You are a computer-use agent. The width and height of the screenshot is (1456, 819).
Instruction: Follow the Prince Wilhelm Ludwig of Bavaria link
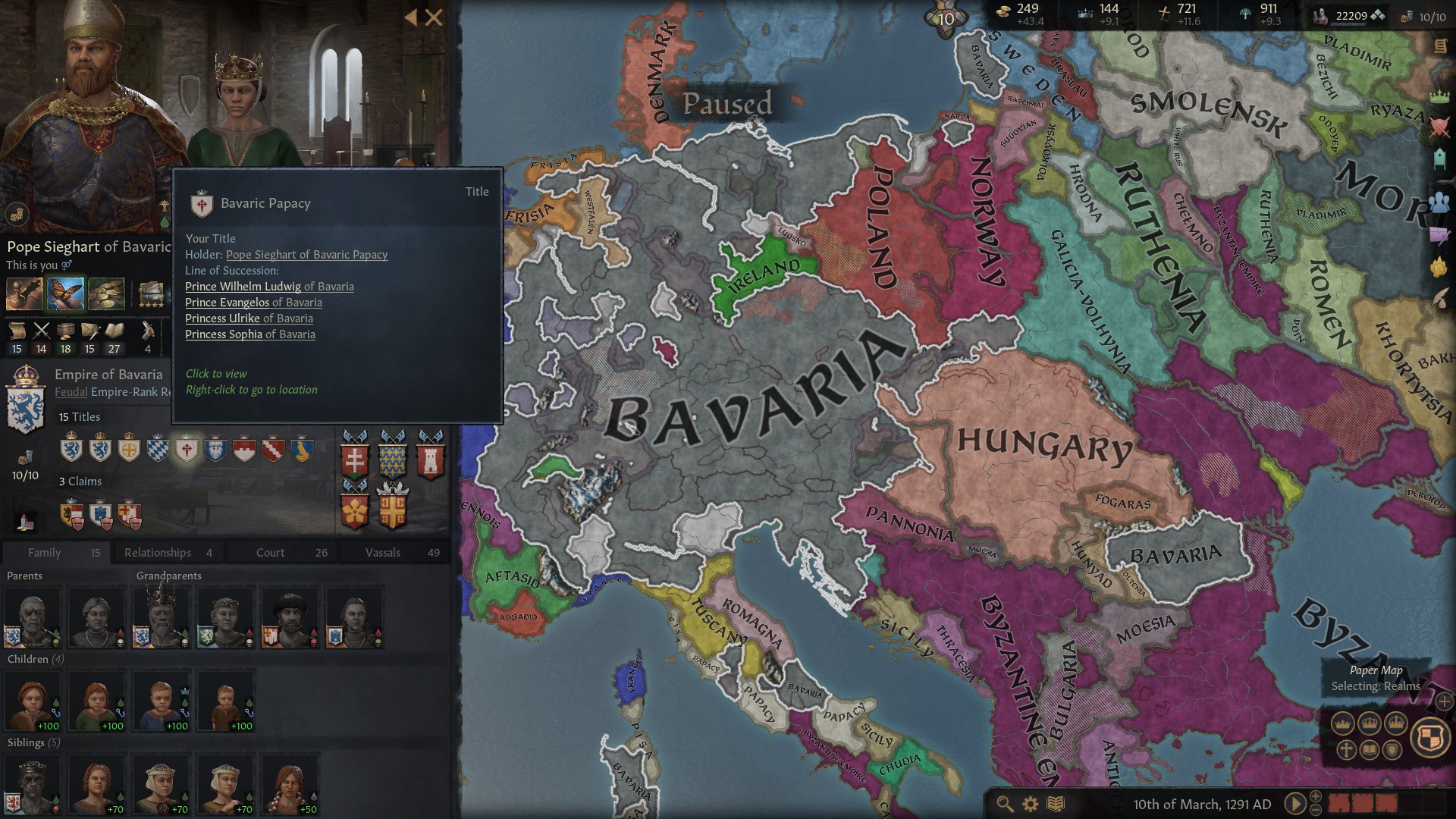pos(269,287)
